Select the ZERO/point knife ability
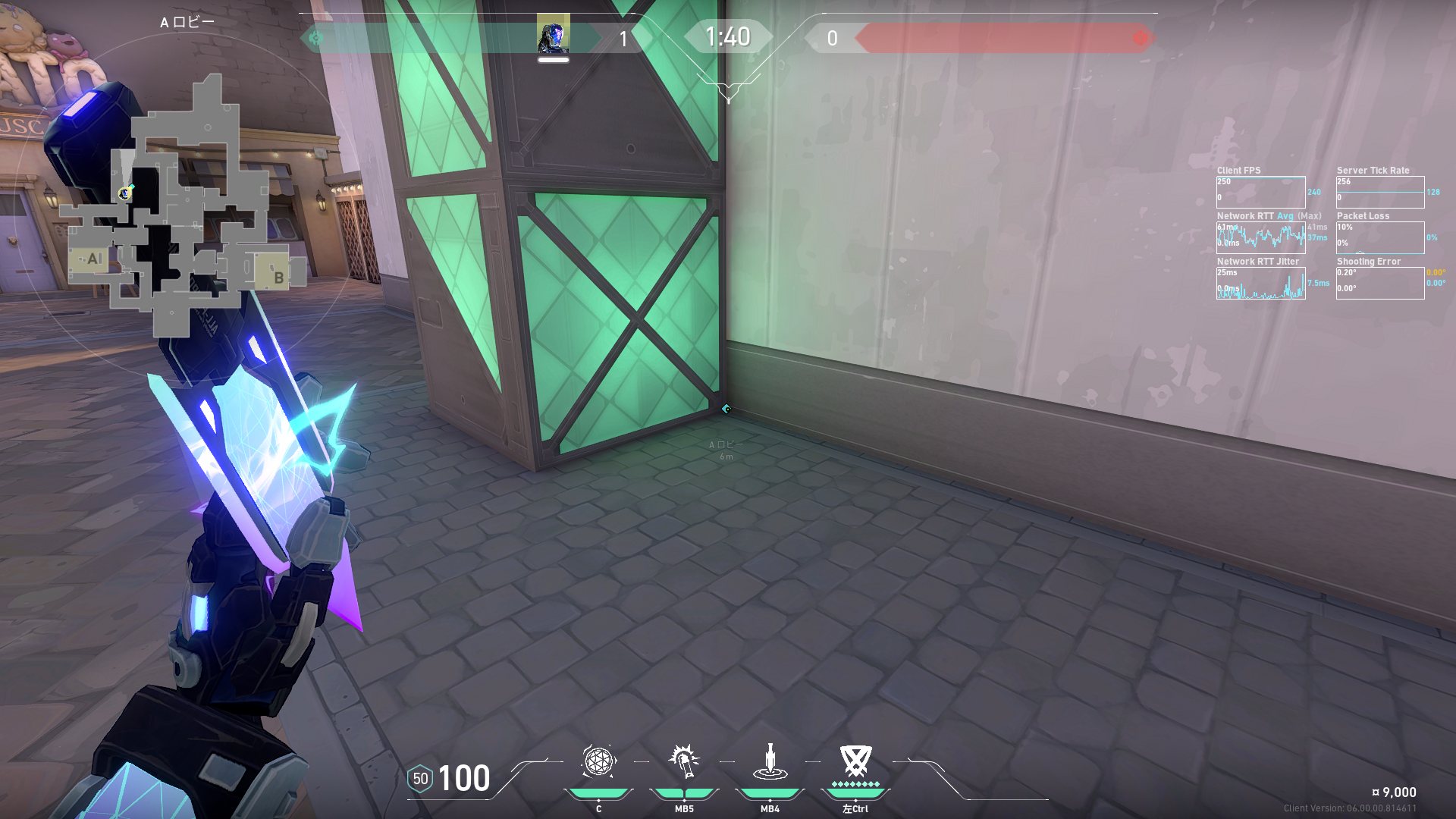The image size is (1456, 819). (x=770, y=761)
